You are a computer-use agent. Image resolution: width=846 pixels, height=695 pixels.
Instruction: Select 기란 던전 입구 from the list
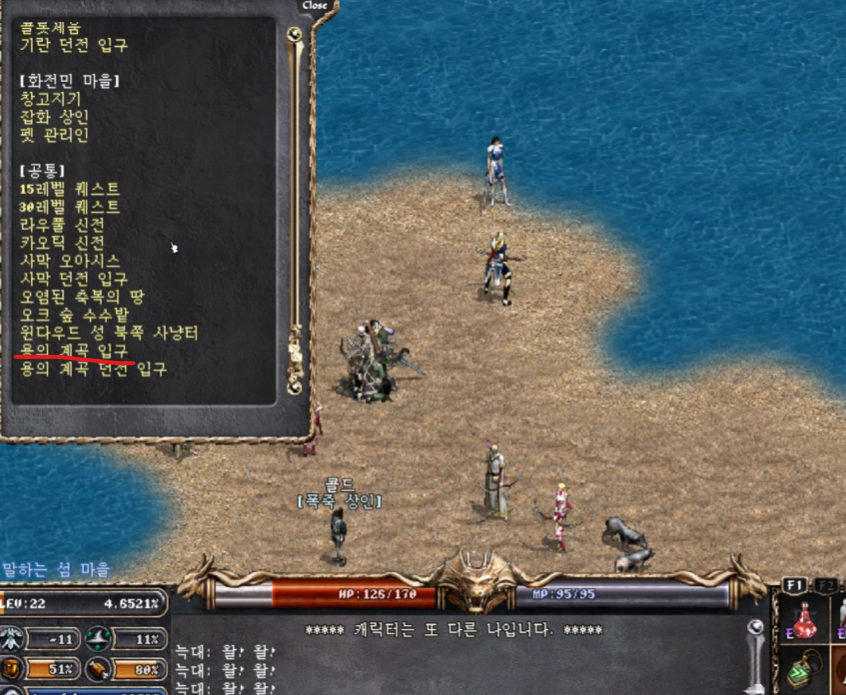coord(74,45)
